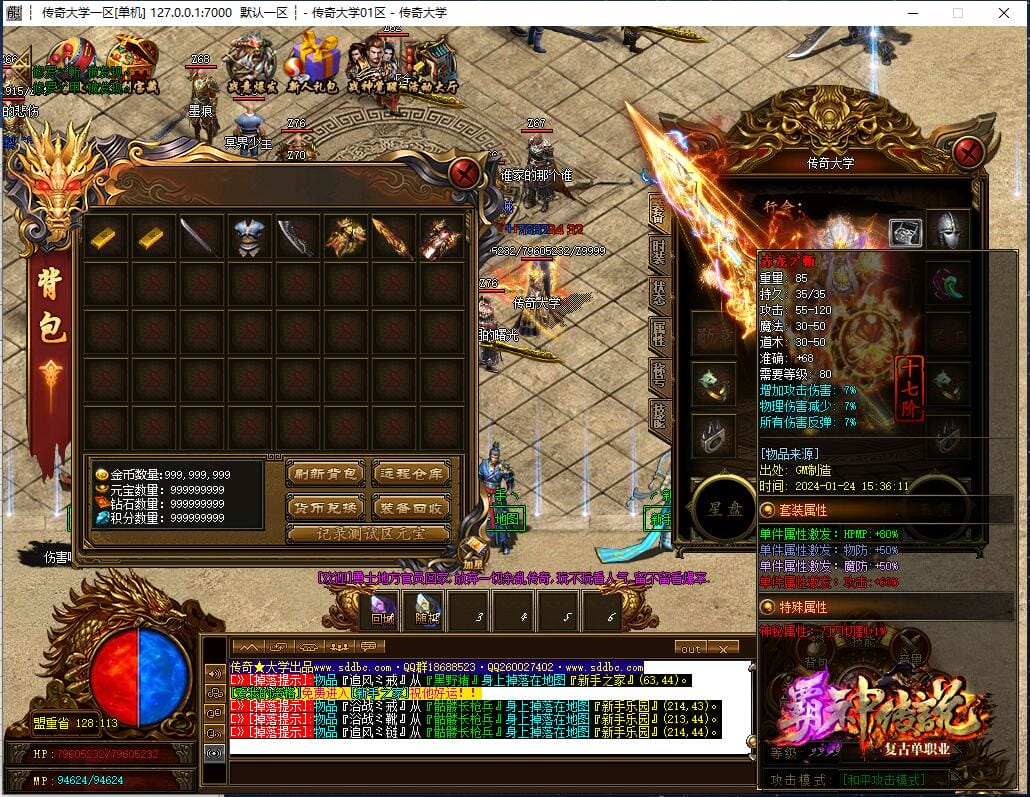Maximize the game window
Viewport: 1030px width, 797px height.
click(957, 13)
